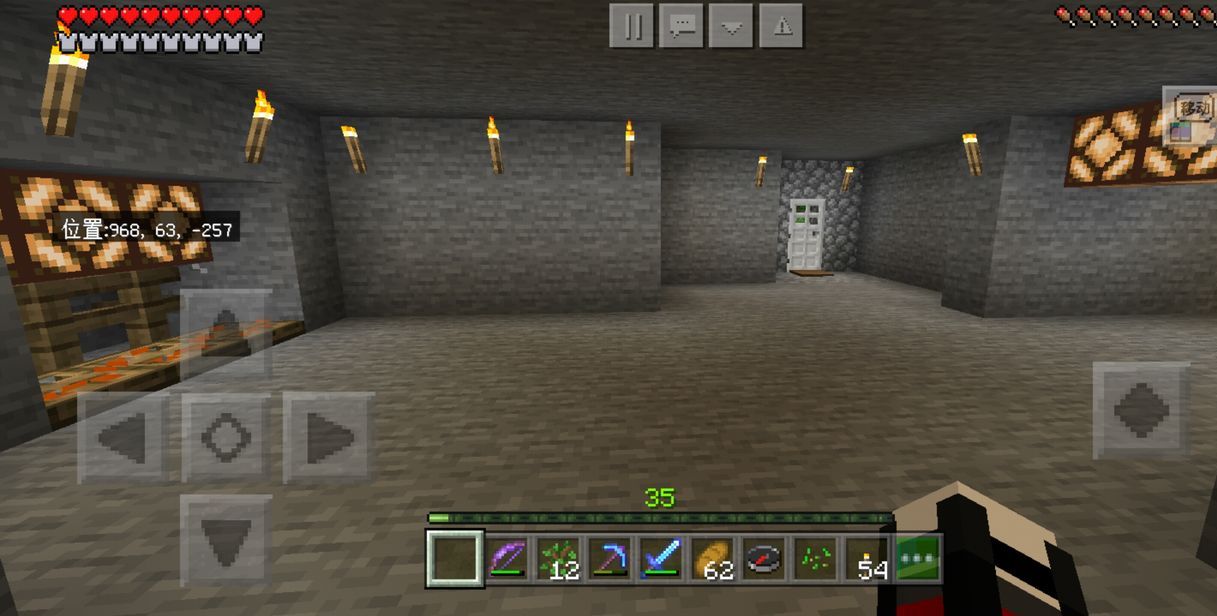Tap the move forward arrow
The height and width of the screenshot is (616, 1217).
(226, 334)
